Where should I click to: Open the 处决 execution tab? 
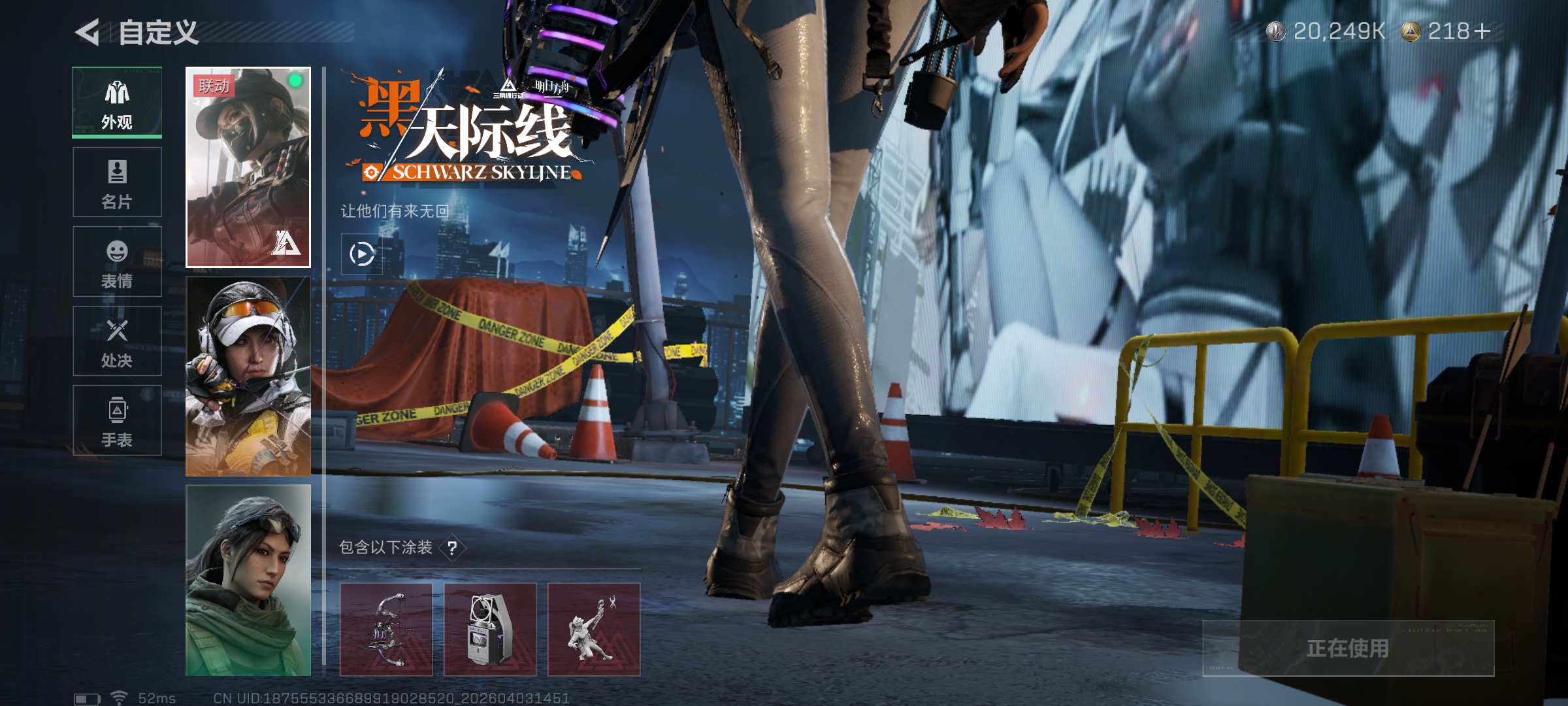tap(117, 341)
